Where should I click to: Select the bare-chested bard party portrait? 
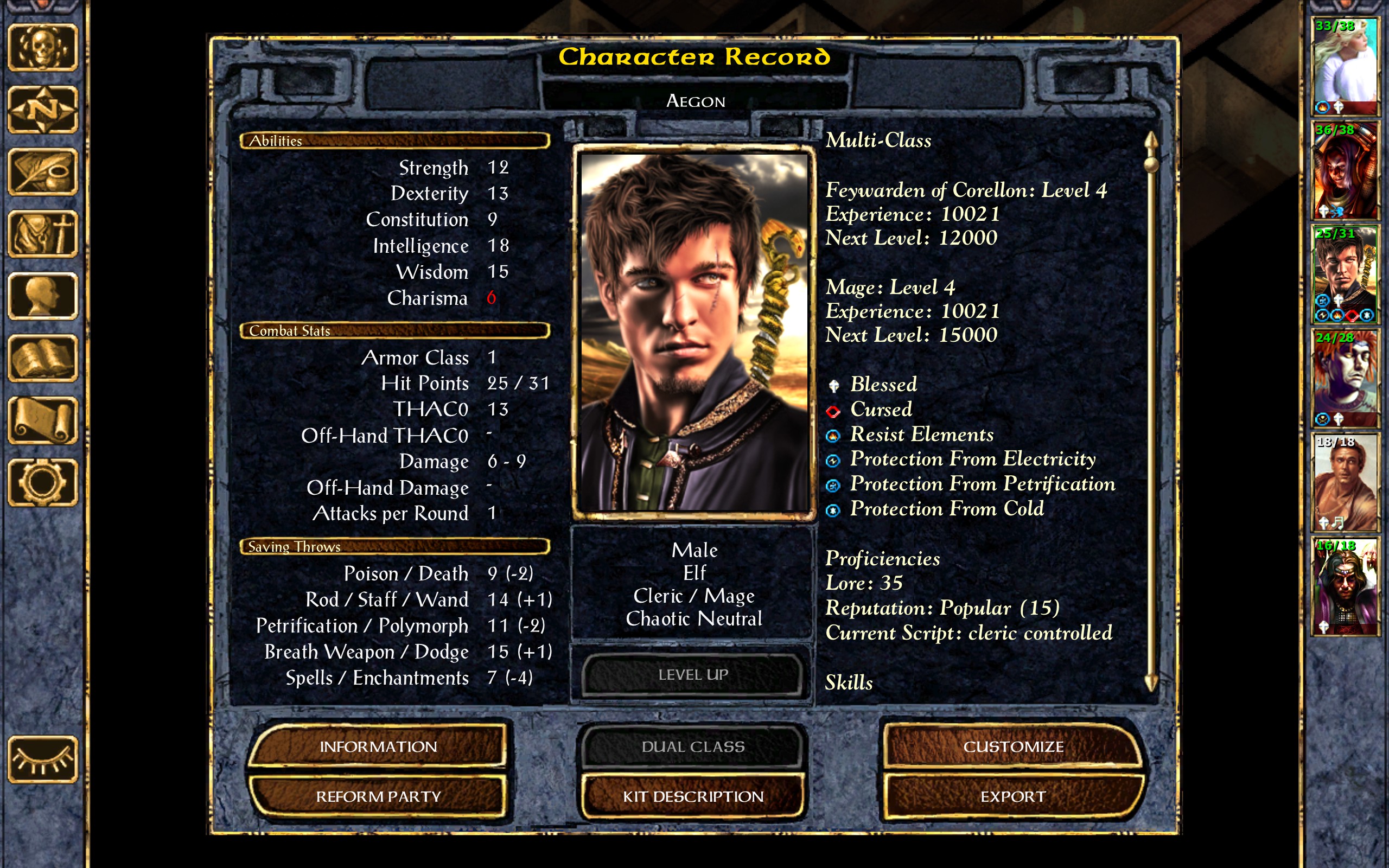pos(1345,481)
